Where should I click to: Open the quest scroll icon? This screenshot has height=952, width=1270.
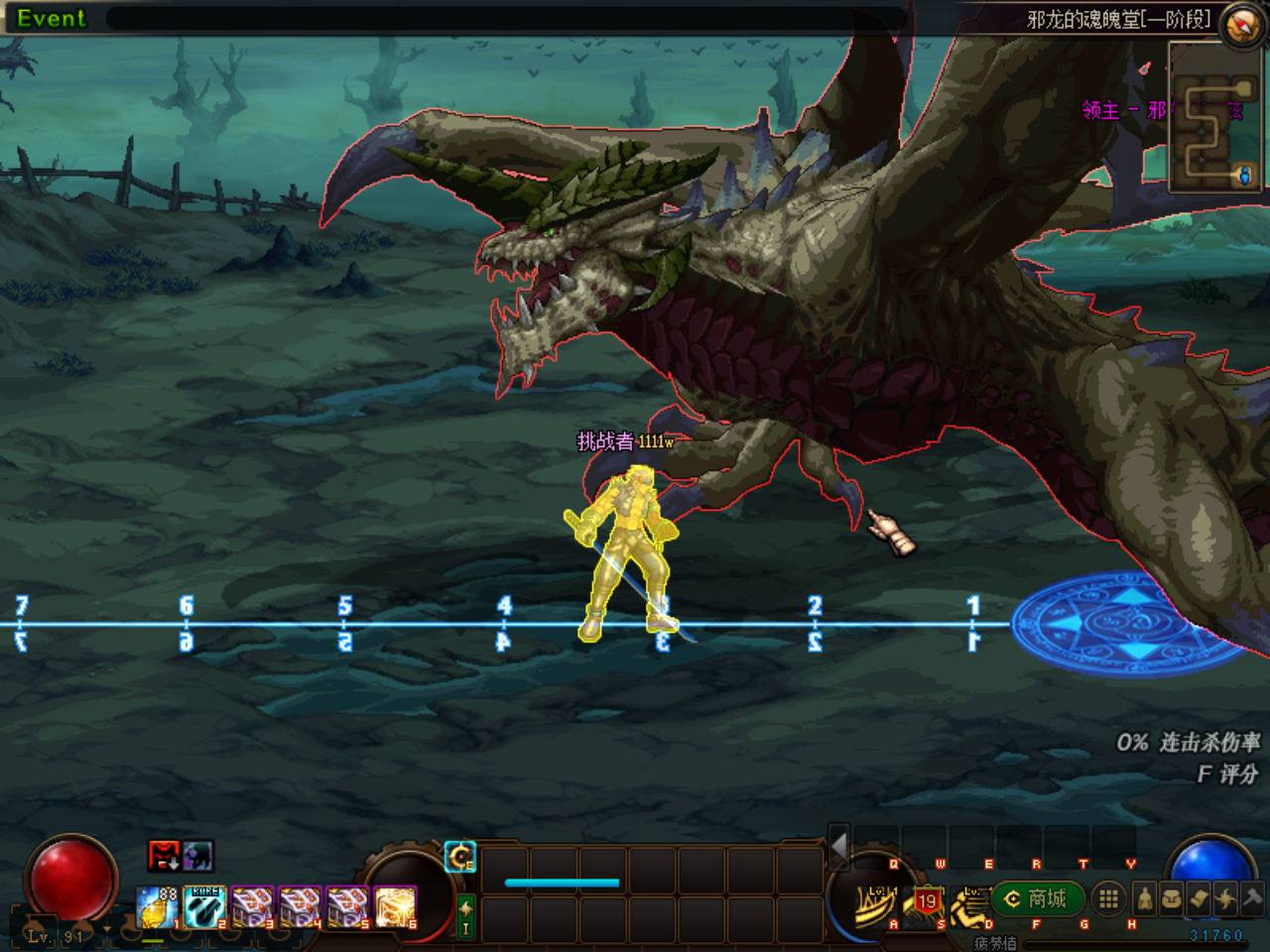click(1199, 898)
